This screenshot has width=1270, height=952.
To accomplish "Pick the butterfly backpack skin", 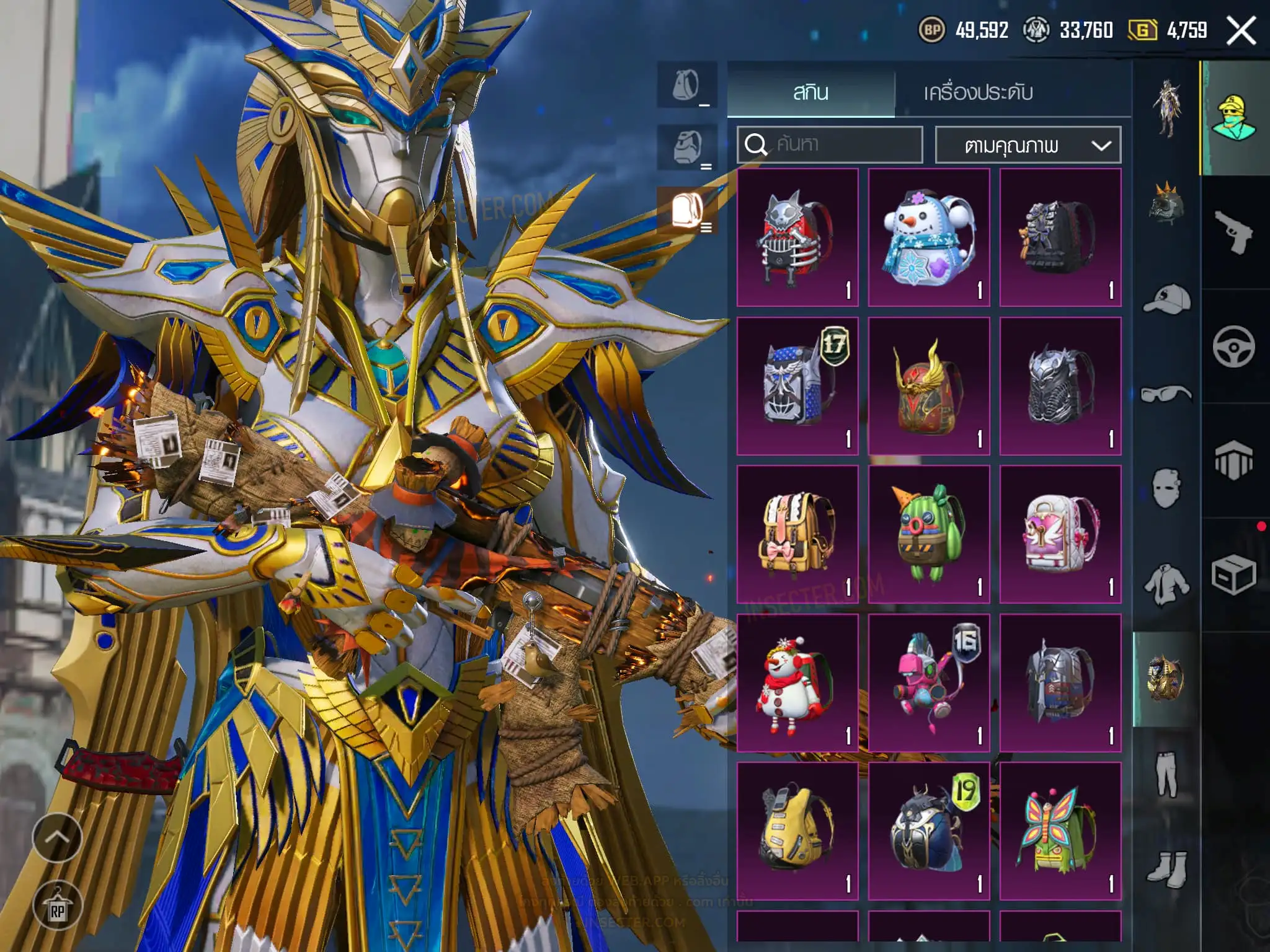I will 1060,831.
